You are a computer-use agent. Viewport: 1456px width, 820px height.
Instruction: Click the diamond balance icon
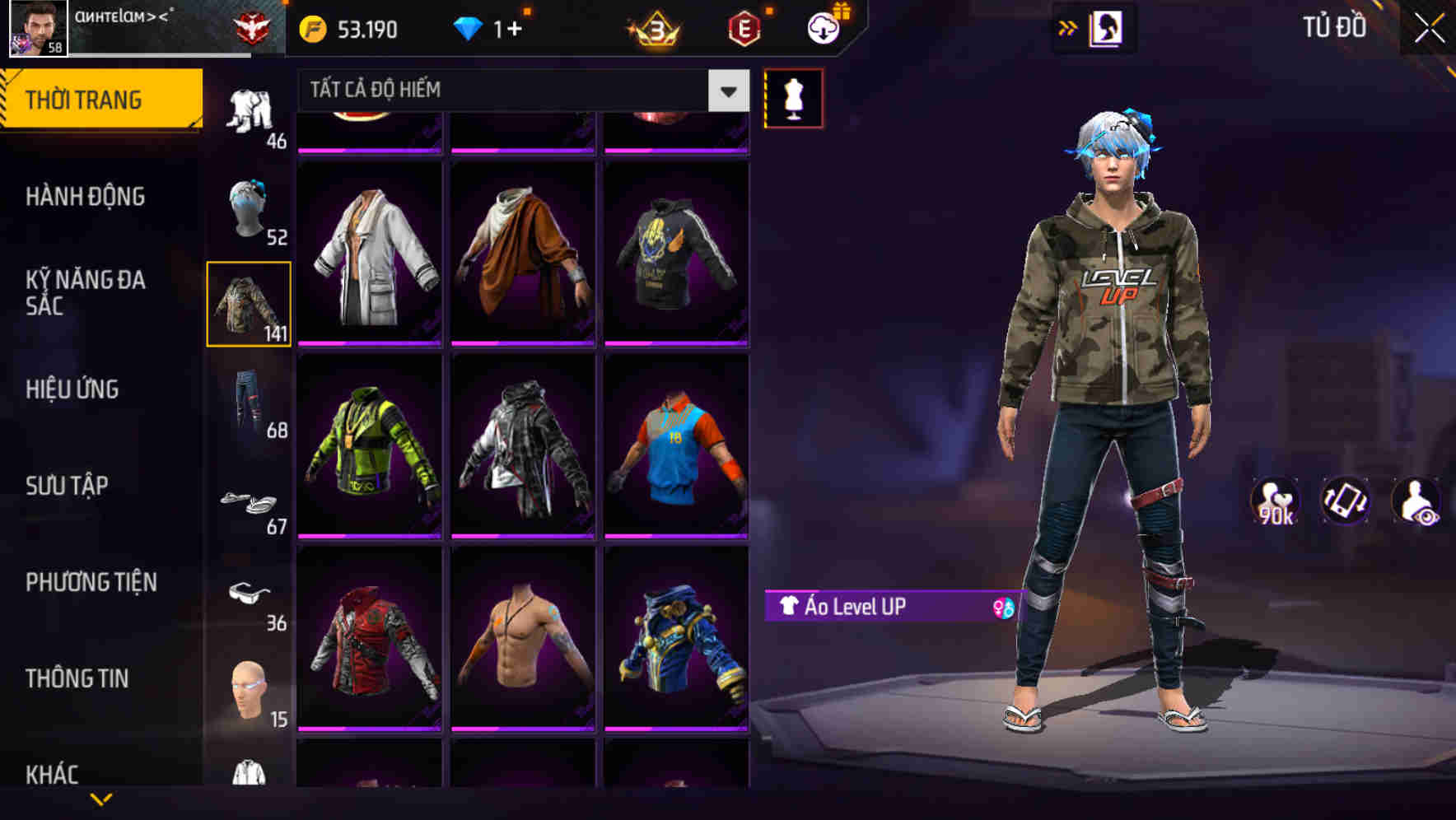(468, 27)
